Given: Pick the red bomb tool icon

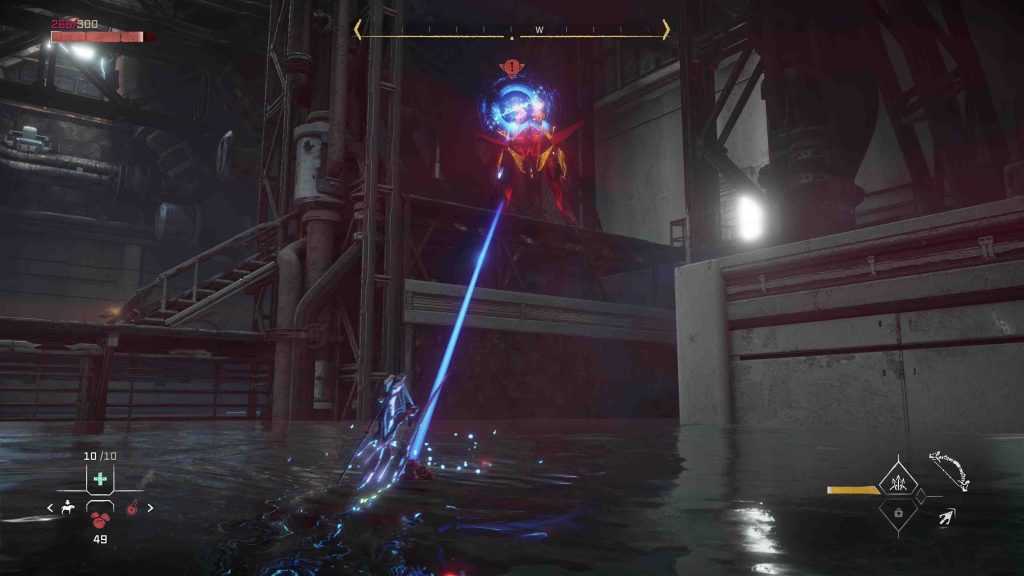Looking at the screenshot, I should point(131,509).
